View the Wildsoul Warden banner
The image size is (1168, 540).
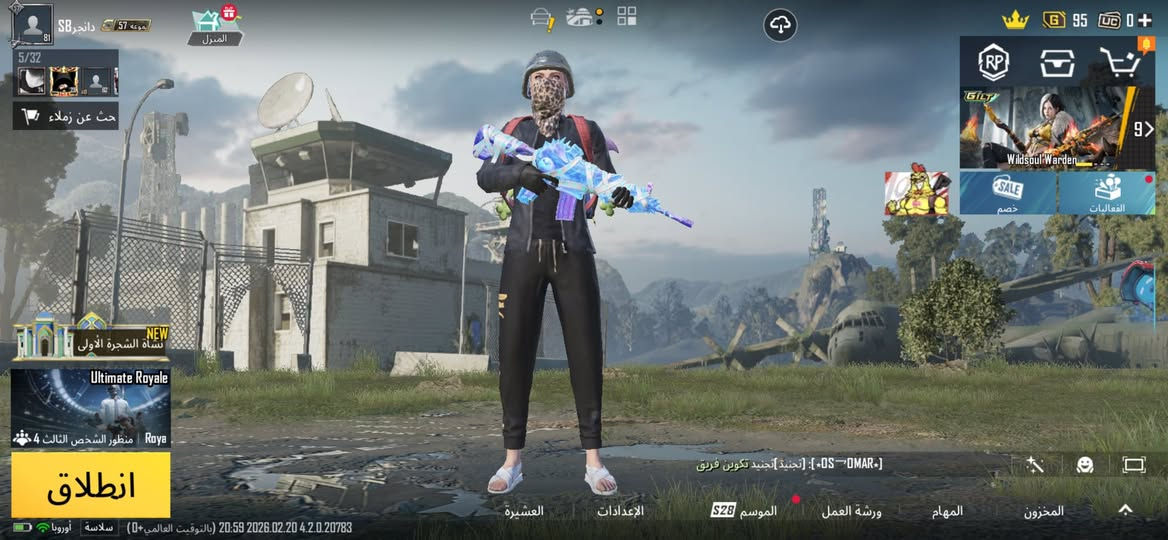point(1045,127)
